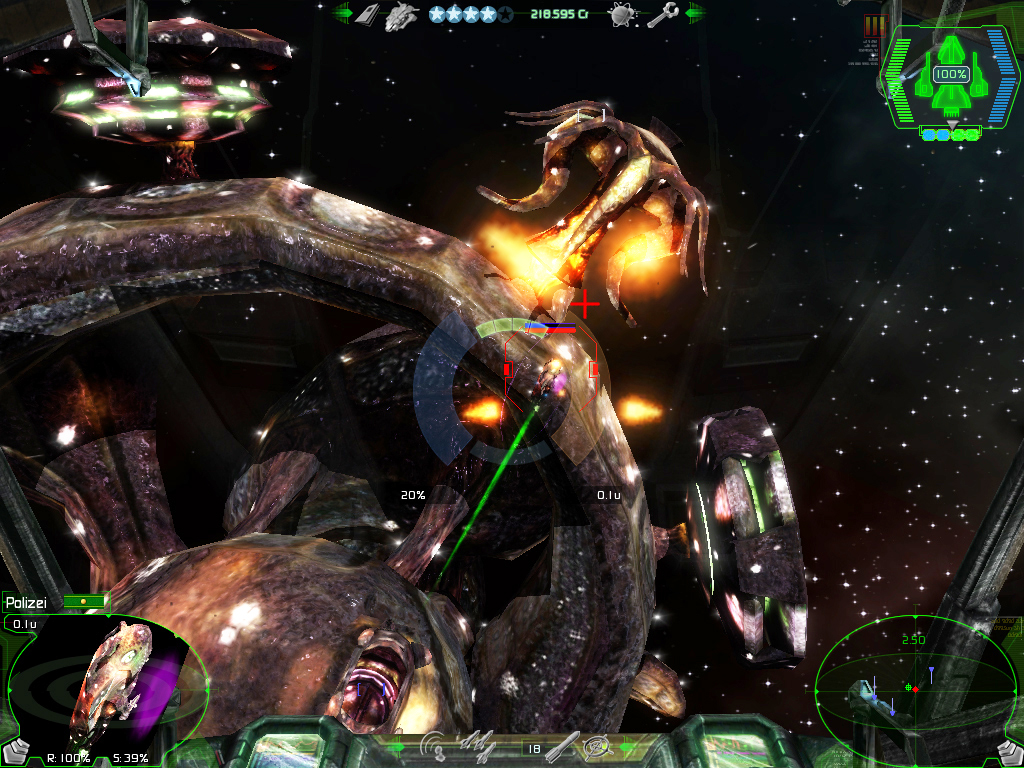Activate the targeting crosshair icon
Image resolution: width=1024 pixels, height=768 pixels.
598,745
